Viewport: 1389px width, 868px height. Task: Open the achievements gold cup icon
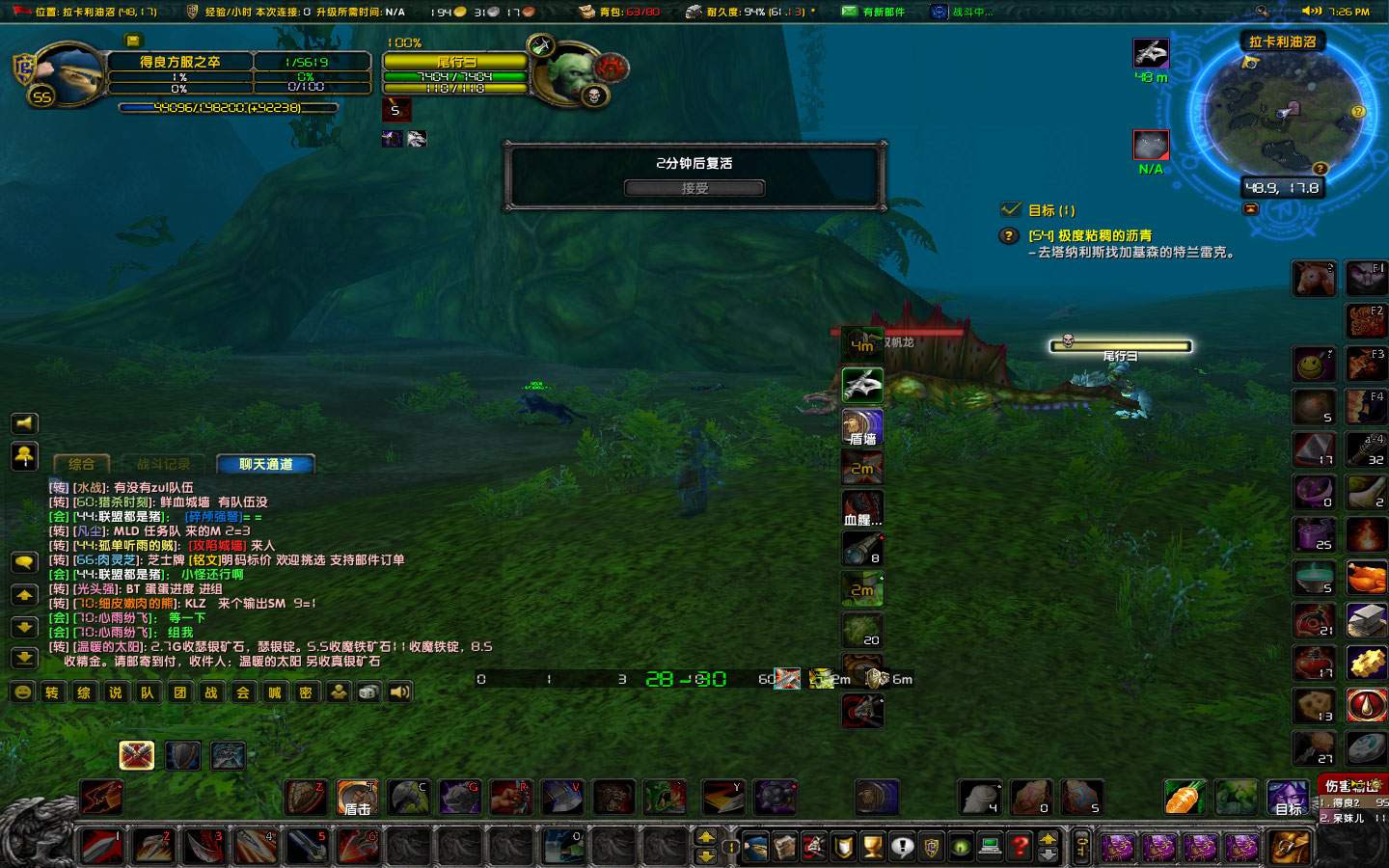pyautogui.click(x=873, y=847)
